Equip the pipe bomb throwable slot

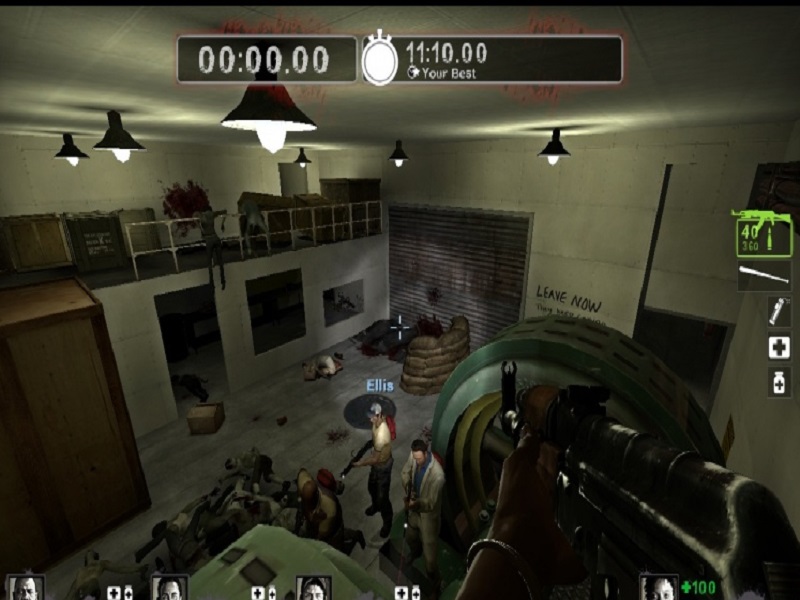pos(778,312)
